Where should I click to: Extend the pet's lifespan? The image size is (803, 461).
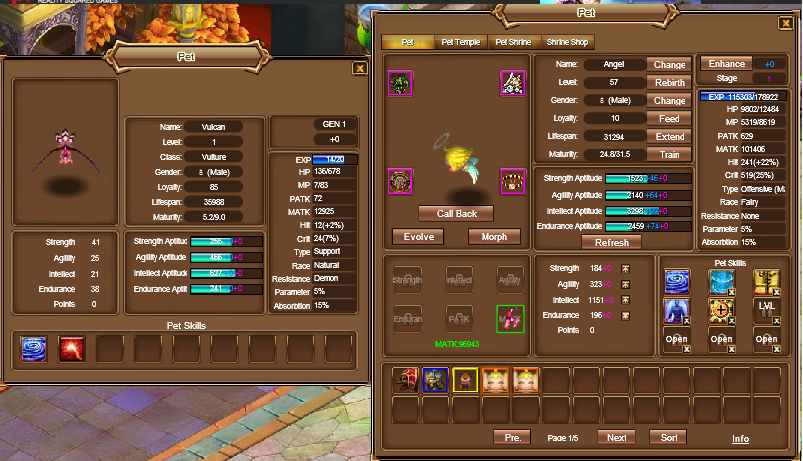tap(669, 136)
